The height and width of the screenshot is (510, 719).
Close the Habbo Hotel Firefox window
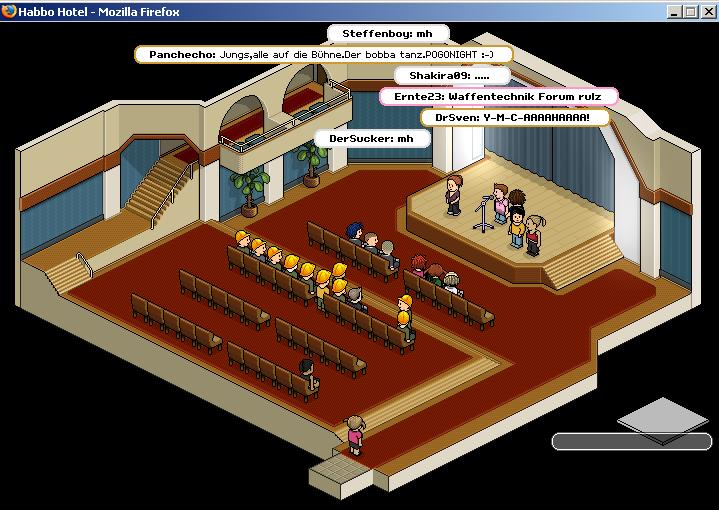707,11
